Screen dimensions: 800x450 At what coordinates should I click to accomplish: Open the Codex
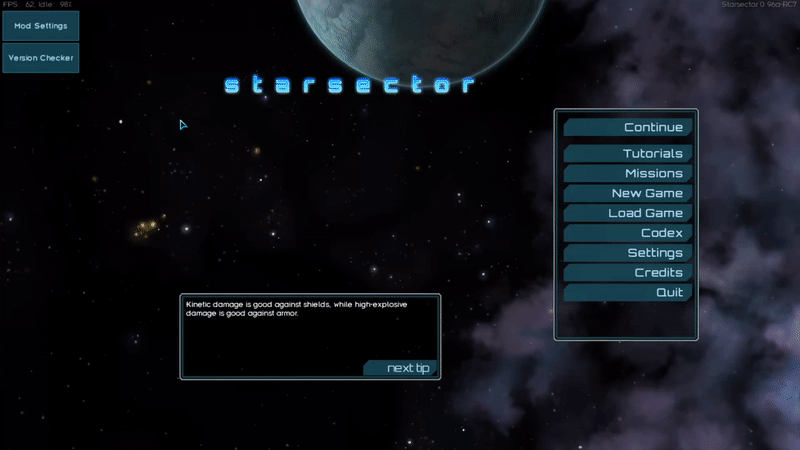[x=627, y=233]
